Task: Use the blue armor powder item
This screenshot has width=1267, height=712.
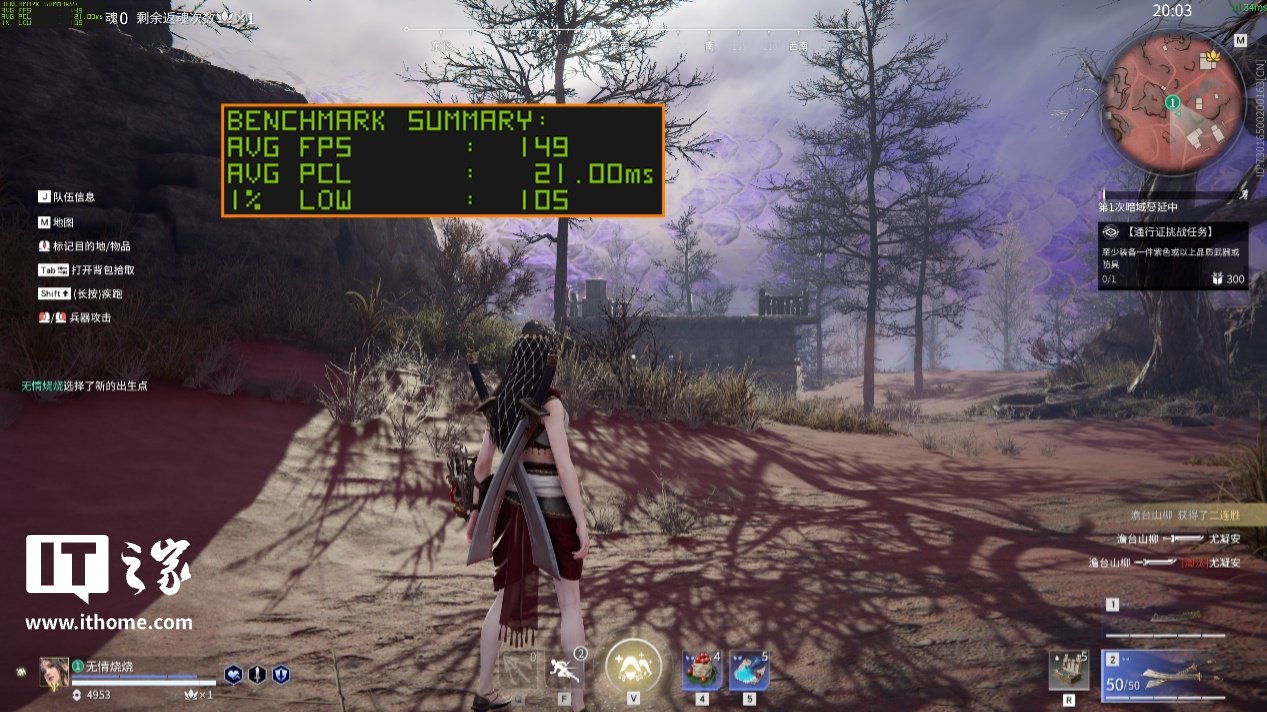Action: [748, 670]
